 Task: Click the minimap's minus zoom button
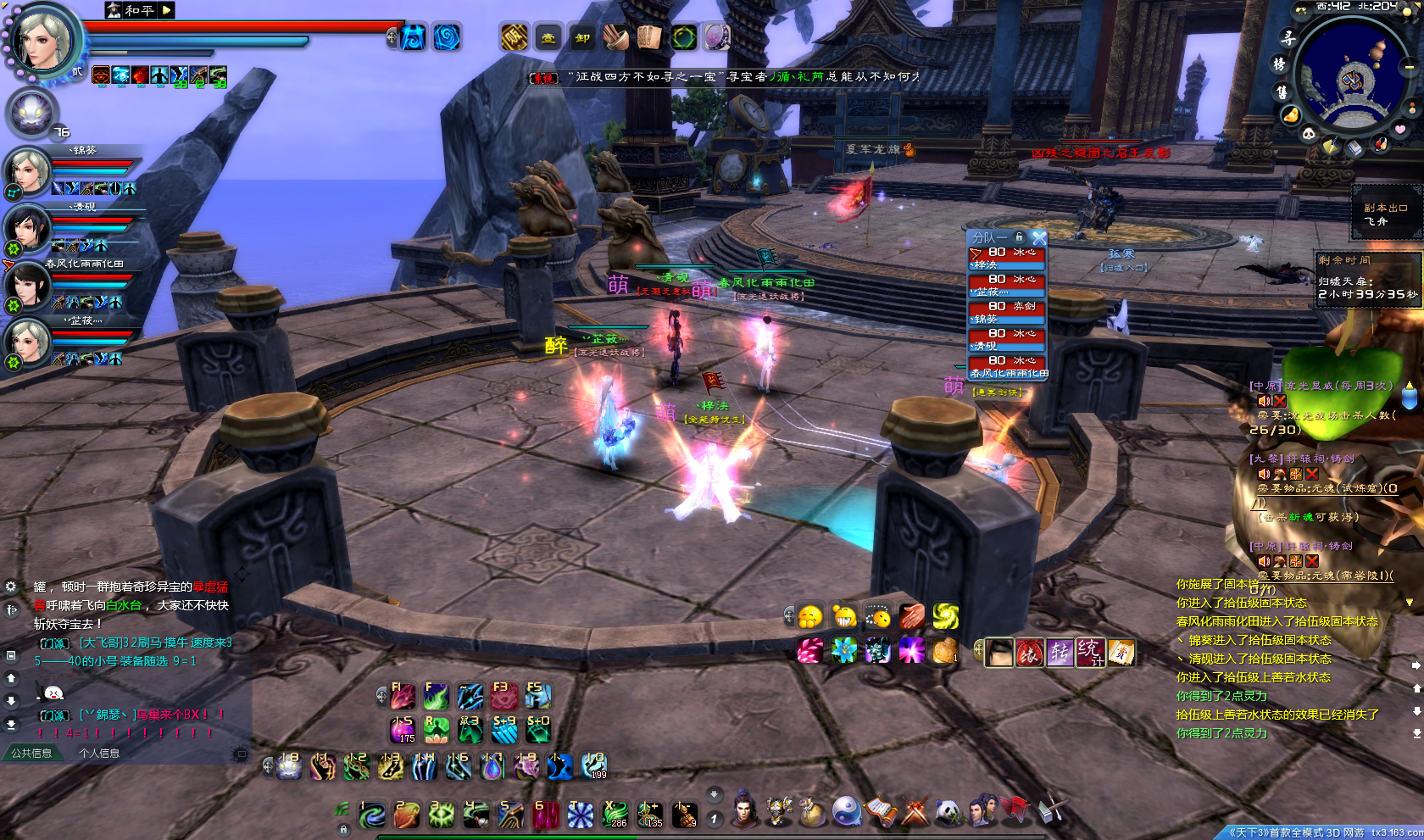point(1410,66)
